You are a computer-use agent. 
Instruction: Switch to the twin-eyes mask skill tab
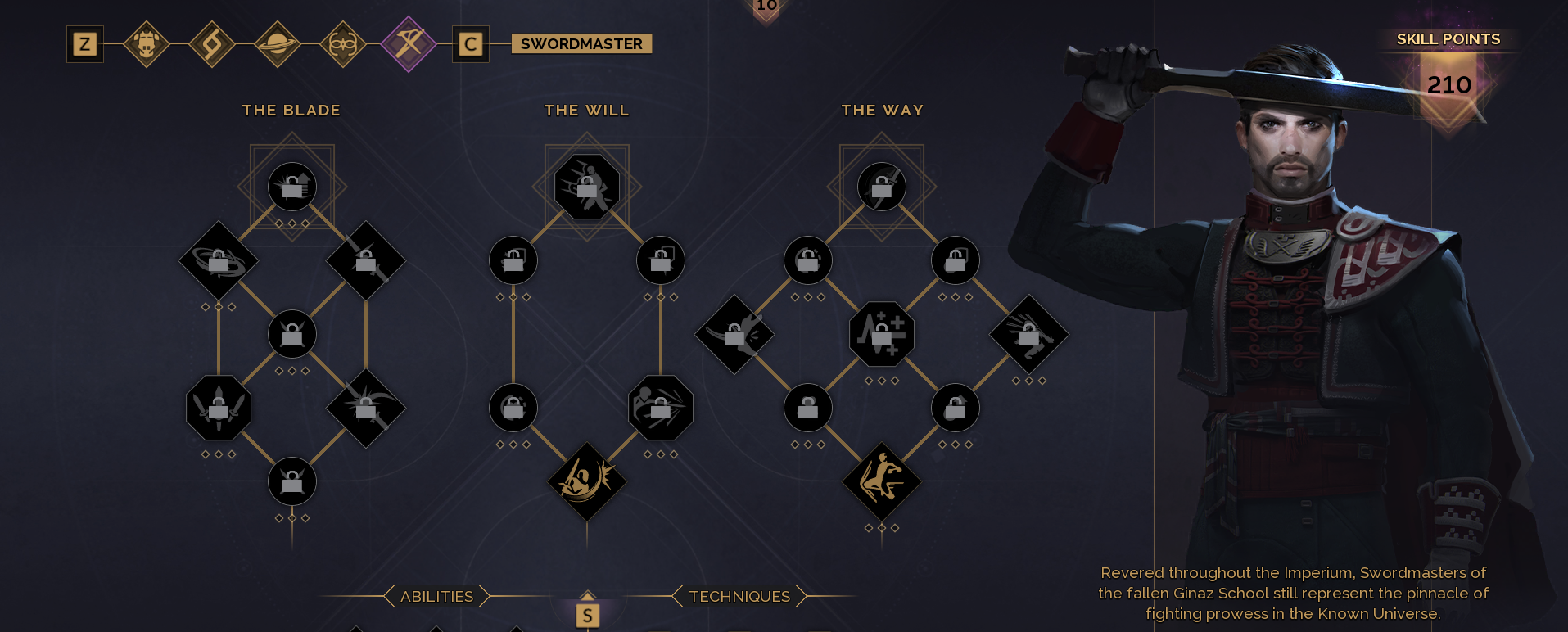point(342,44)
